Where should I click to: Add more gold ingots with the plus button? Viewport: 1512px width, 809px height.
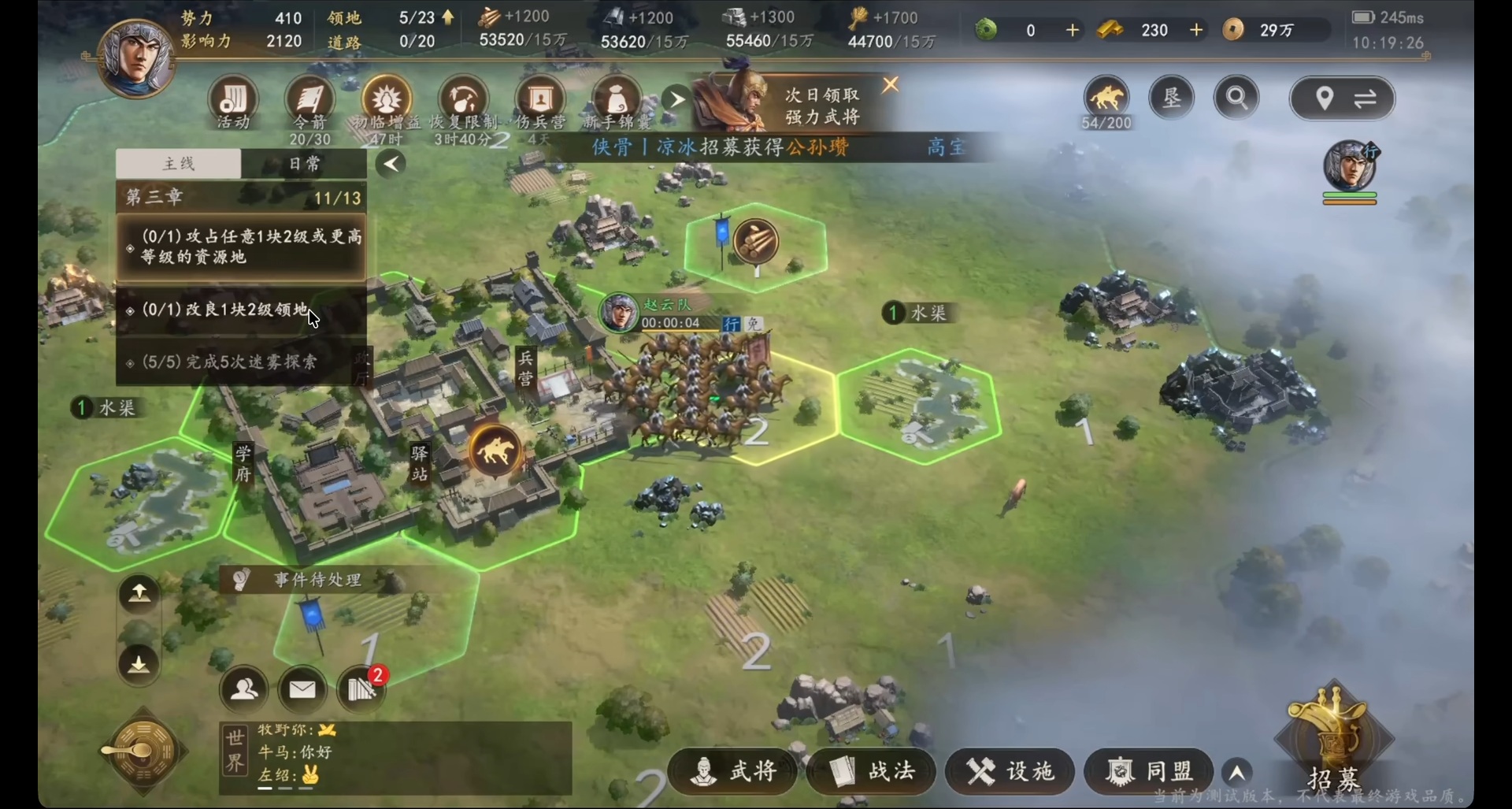point(1196,30)
